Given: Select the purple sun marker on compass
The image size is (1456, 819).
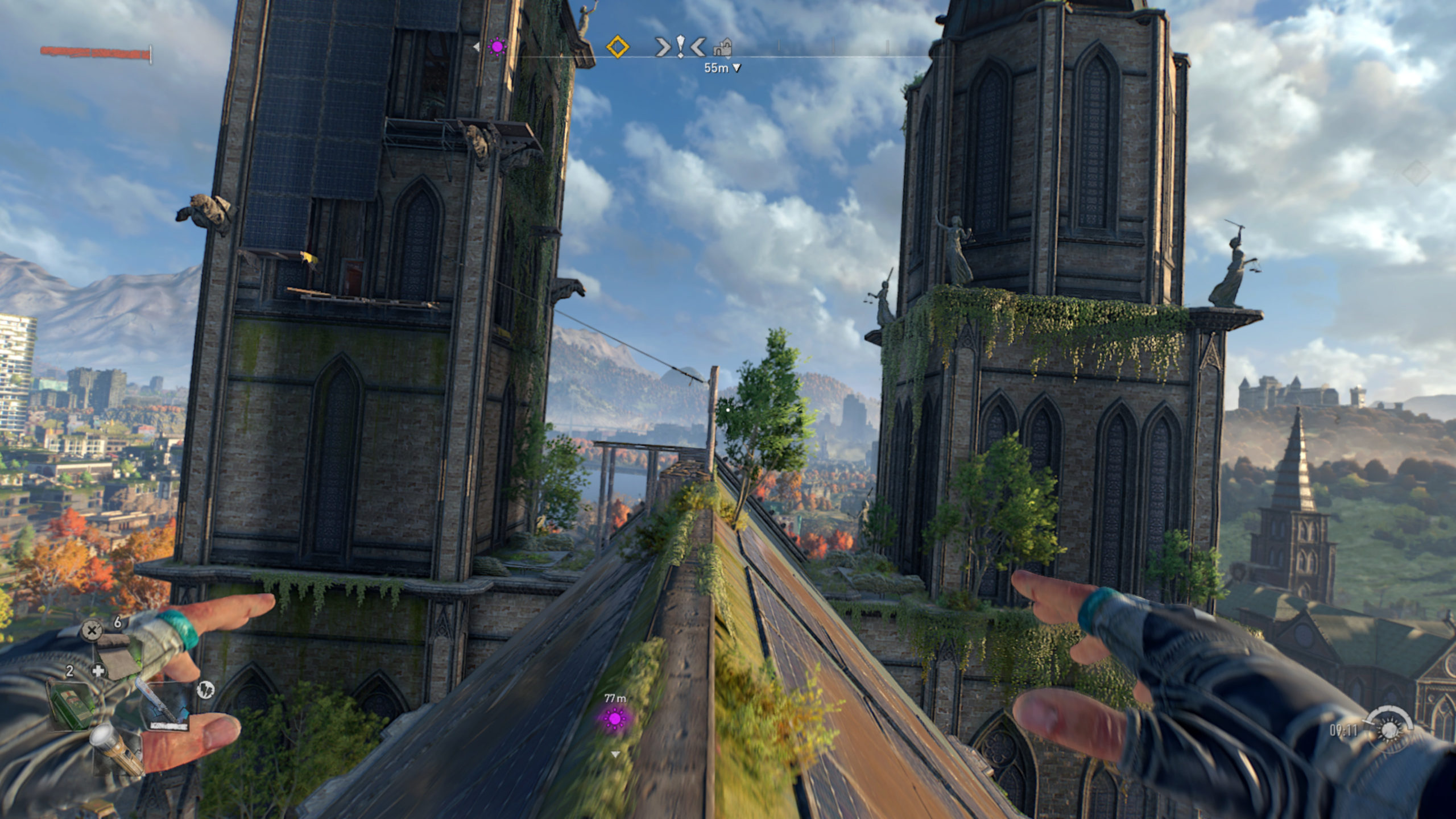Looking at the screenshot, I should [x=498, y=47].
